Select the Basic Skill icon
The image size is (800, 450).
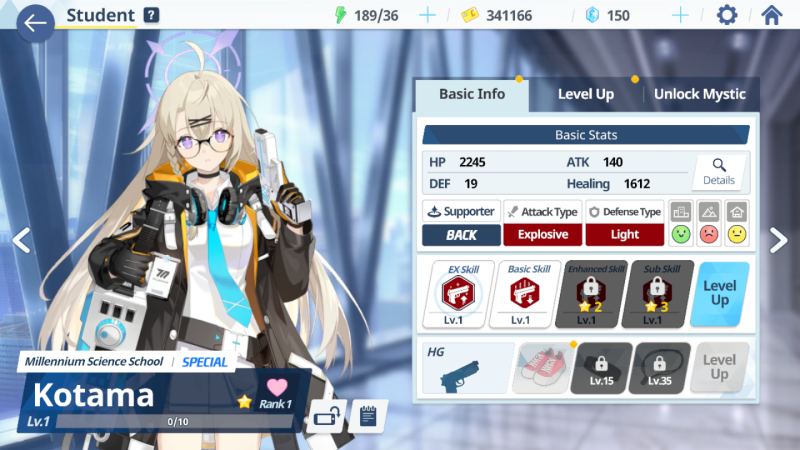coord(520,294)
